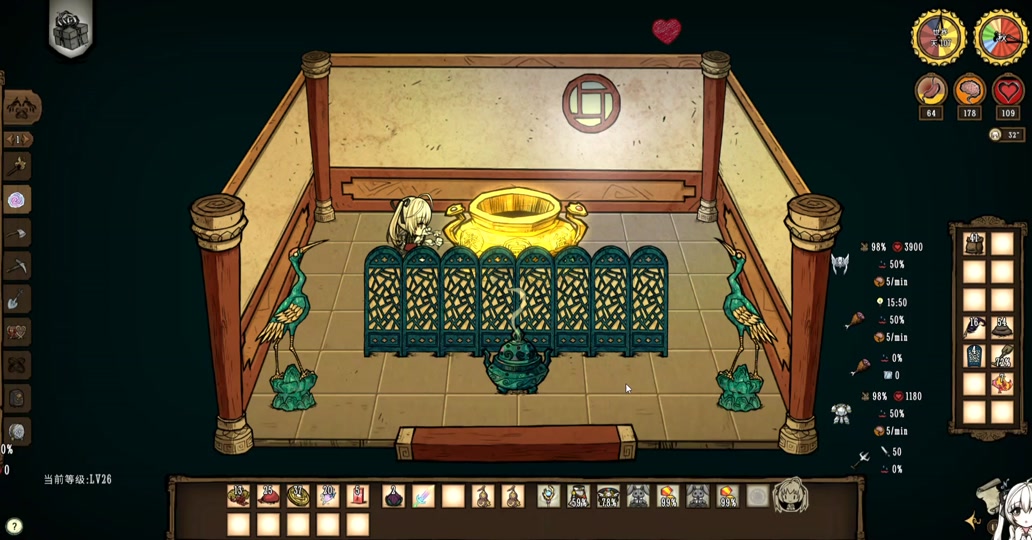Select the rainbow crystal feather slot
Screen dimensions: 1032x540
pos(423,495)
